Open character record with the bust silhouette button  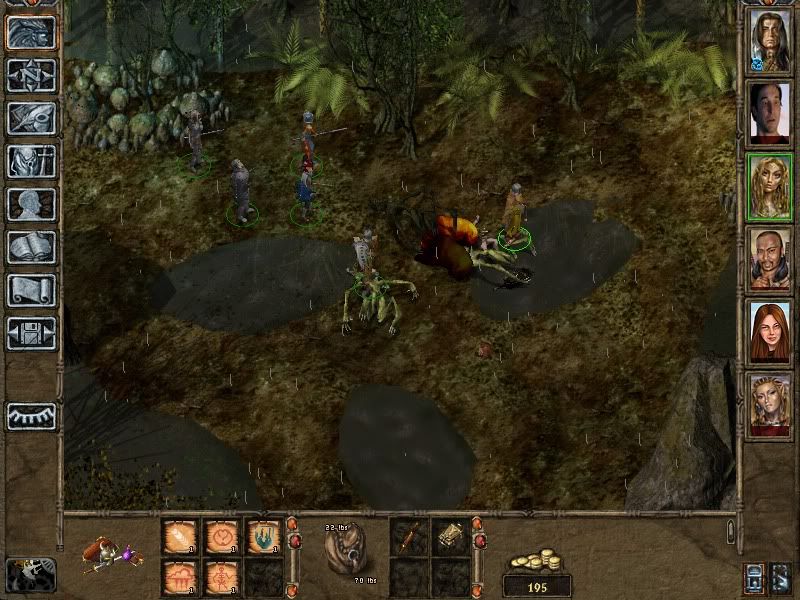(x=31, y=204)
